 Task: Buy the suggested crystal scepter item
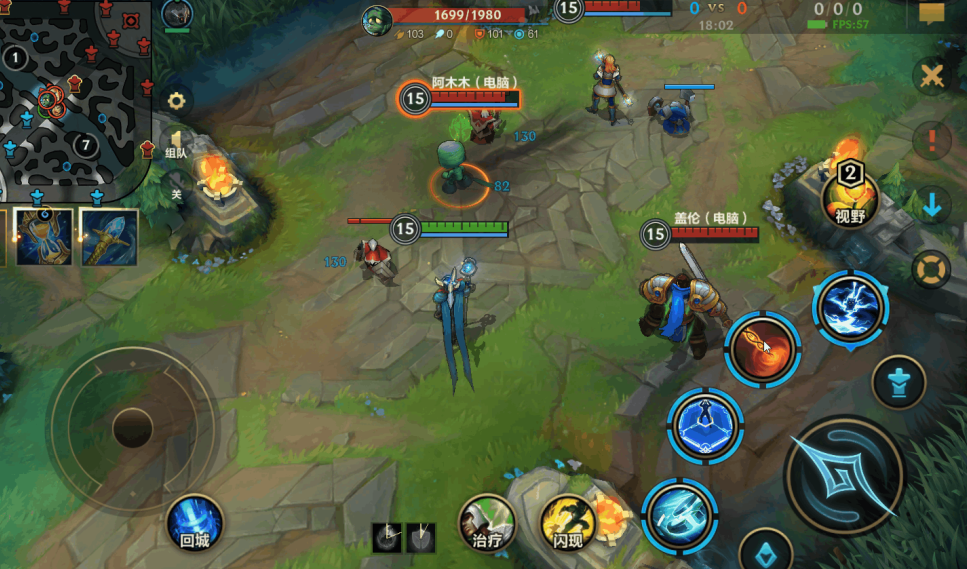click(108, 237)
